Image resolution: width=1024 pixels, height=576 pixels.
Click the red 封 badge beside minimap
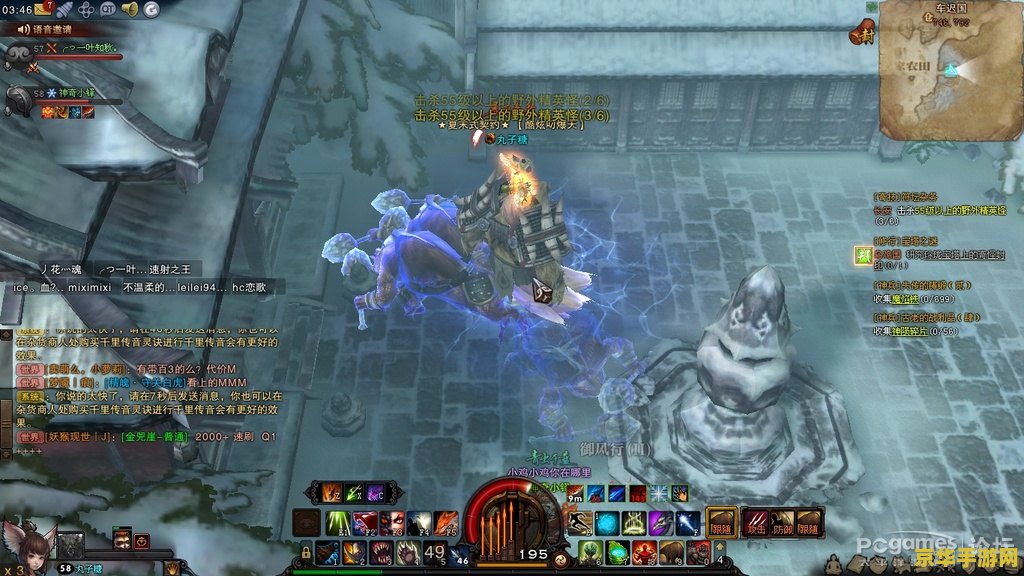pos(858,34)
